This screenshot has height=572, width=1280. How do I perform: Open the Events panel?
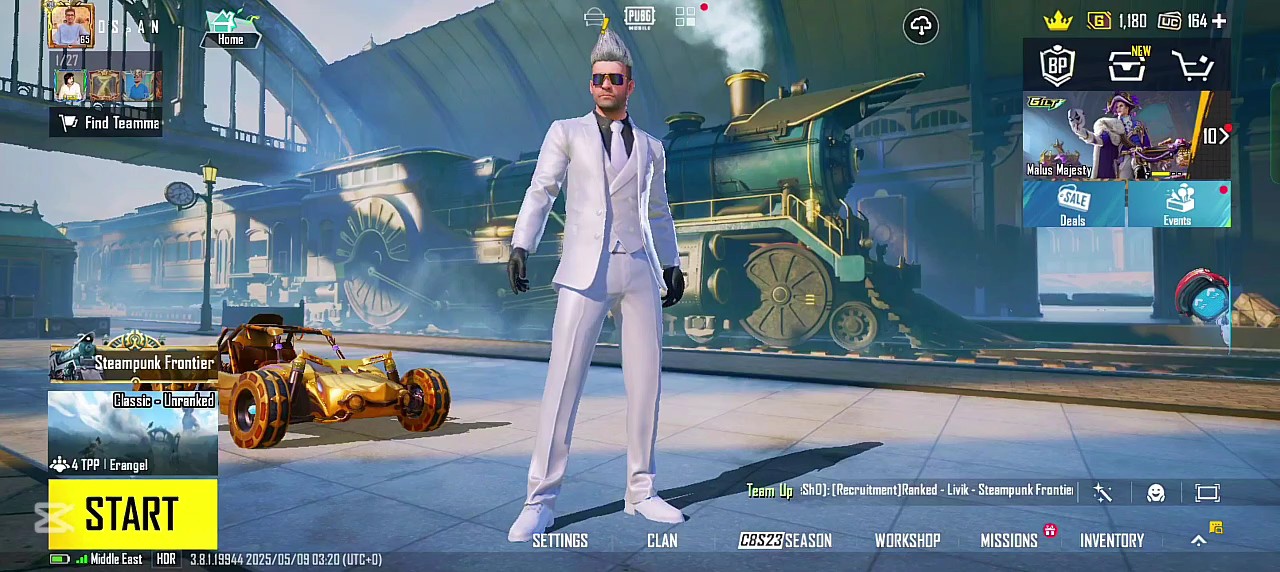point(1178,204)
